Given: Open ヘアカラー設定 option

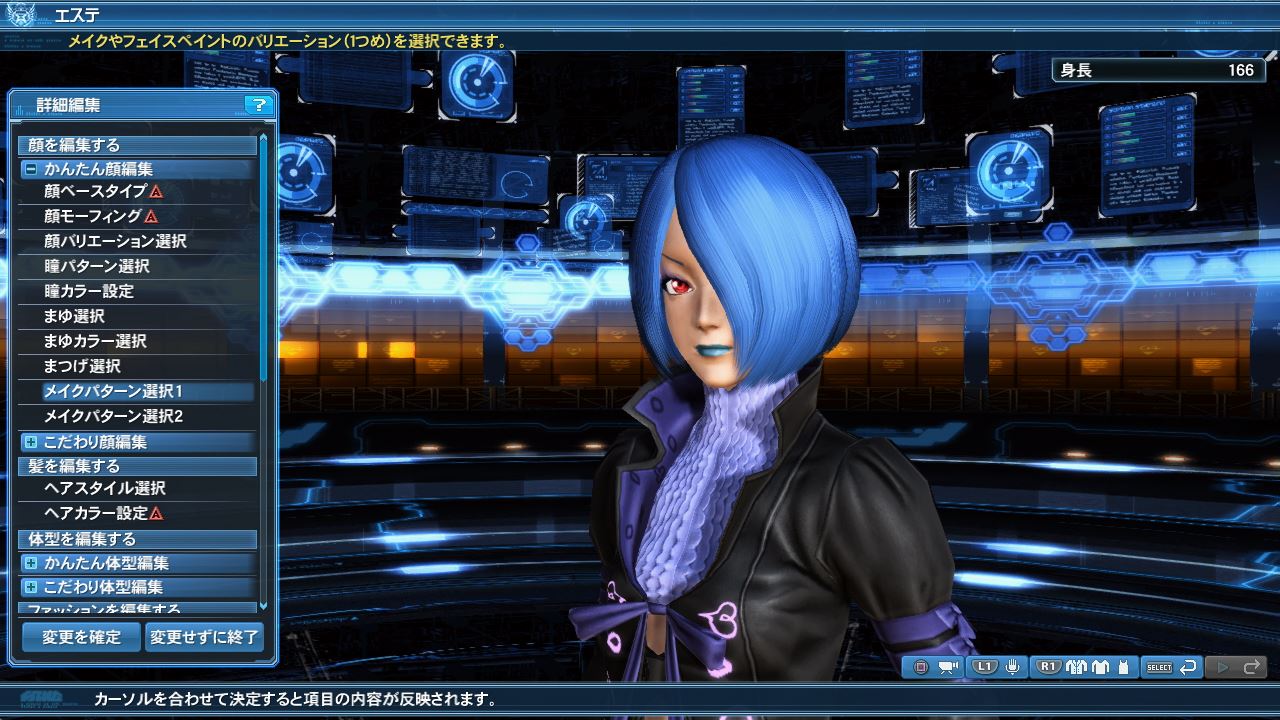Looking at the screenshot, I should (x=97, y=513).
